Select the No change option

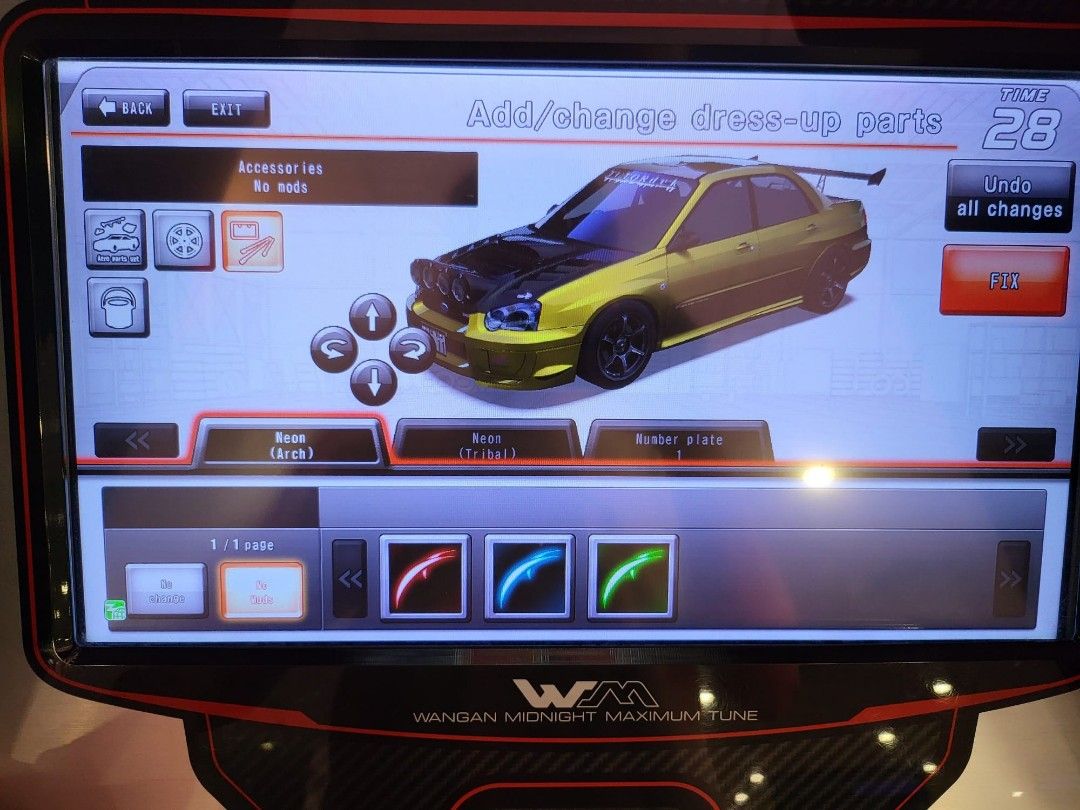point(166,590)
